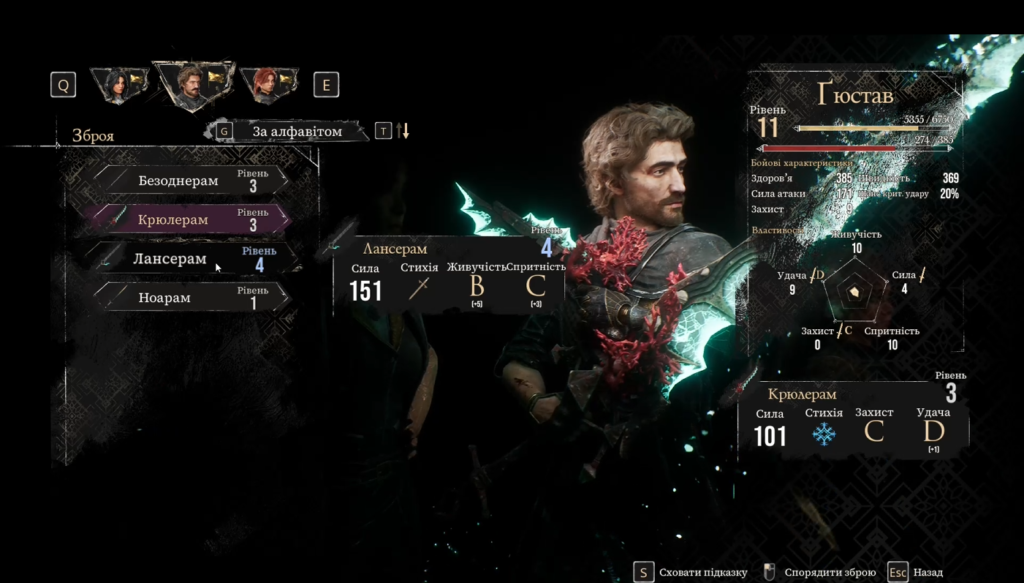This screenshot has width=1024, height=583.
Task: Click Сховати підказку to hide the tooltip
Action: click(702, 572)
